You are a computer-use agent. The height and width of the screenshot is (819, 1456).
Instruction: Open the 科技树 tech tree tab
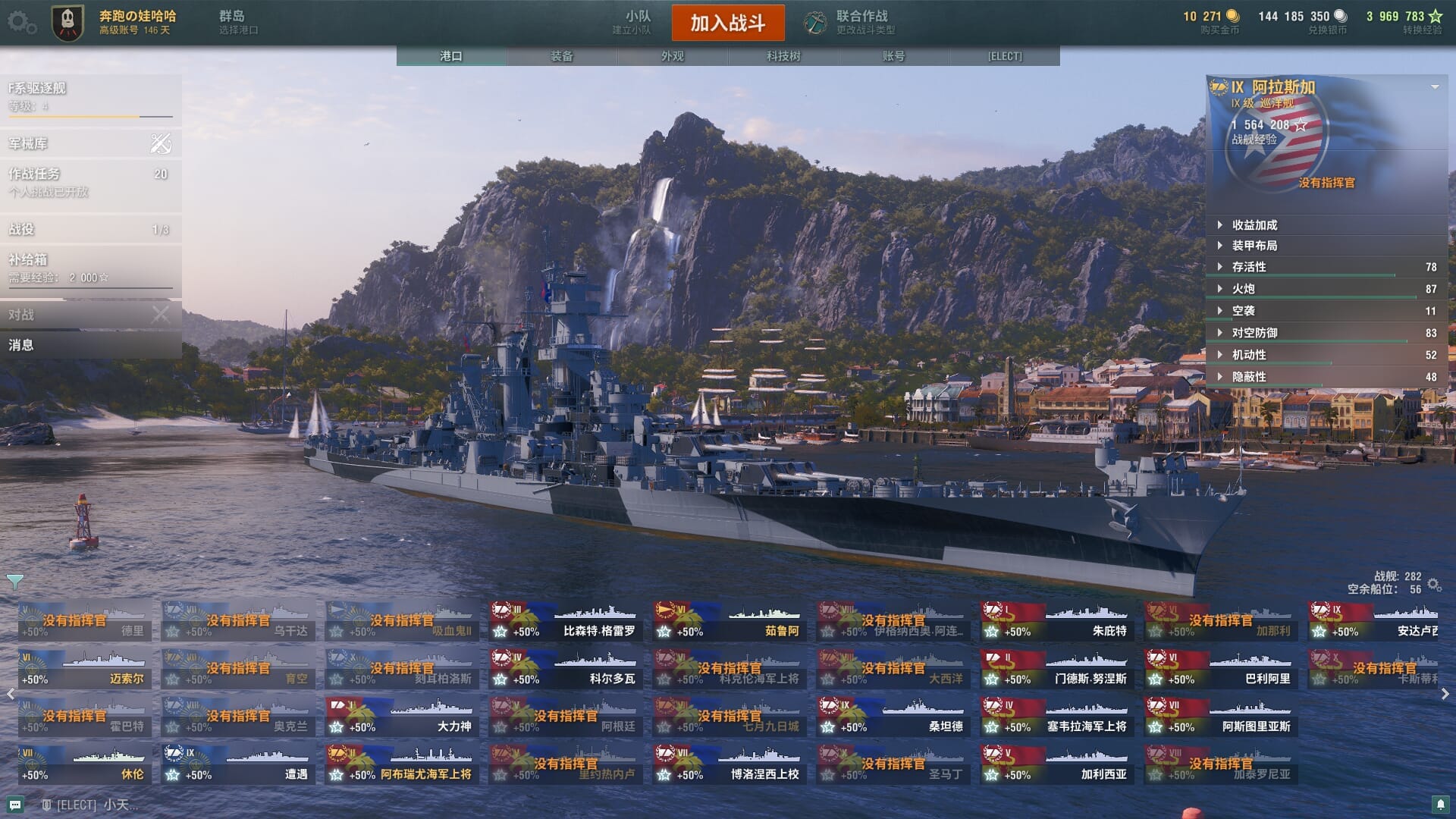783,56
